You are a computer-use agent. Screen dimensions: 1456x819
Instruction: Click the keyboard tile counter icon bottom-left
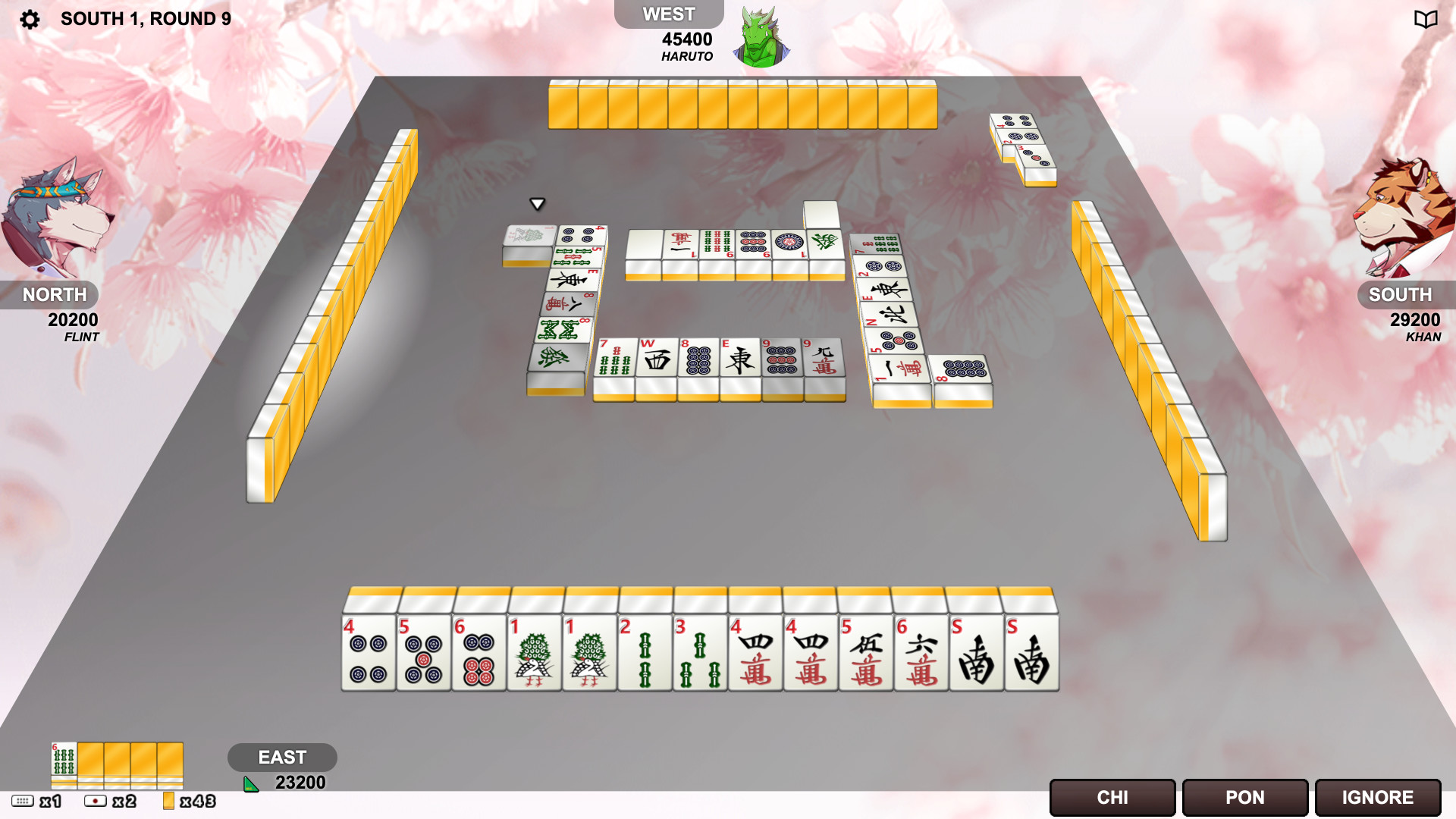(25, 799)
